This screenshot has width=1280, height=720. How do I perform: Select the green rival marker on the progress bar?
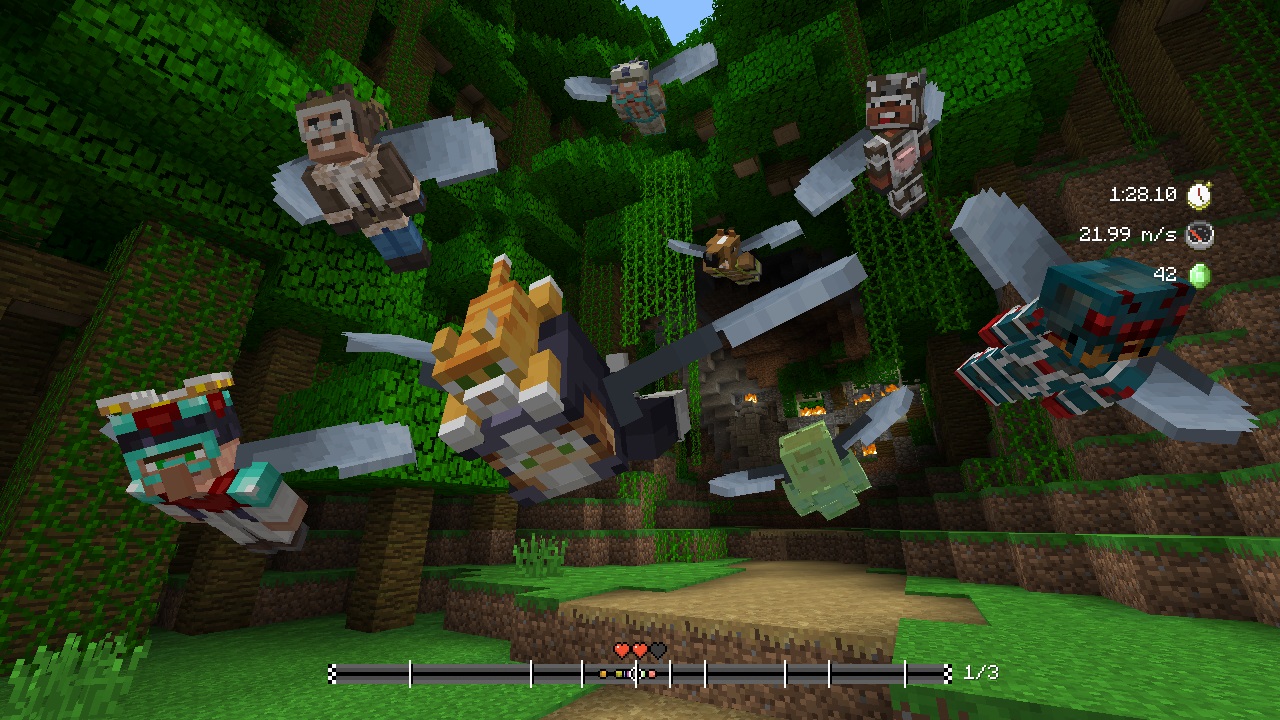click(x=643, y=673)
